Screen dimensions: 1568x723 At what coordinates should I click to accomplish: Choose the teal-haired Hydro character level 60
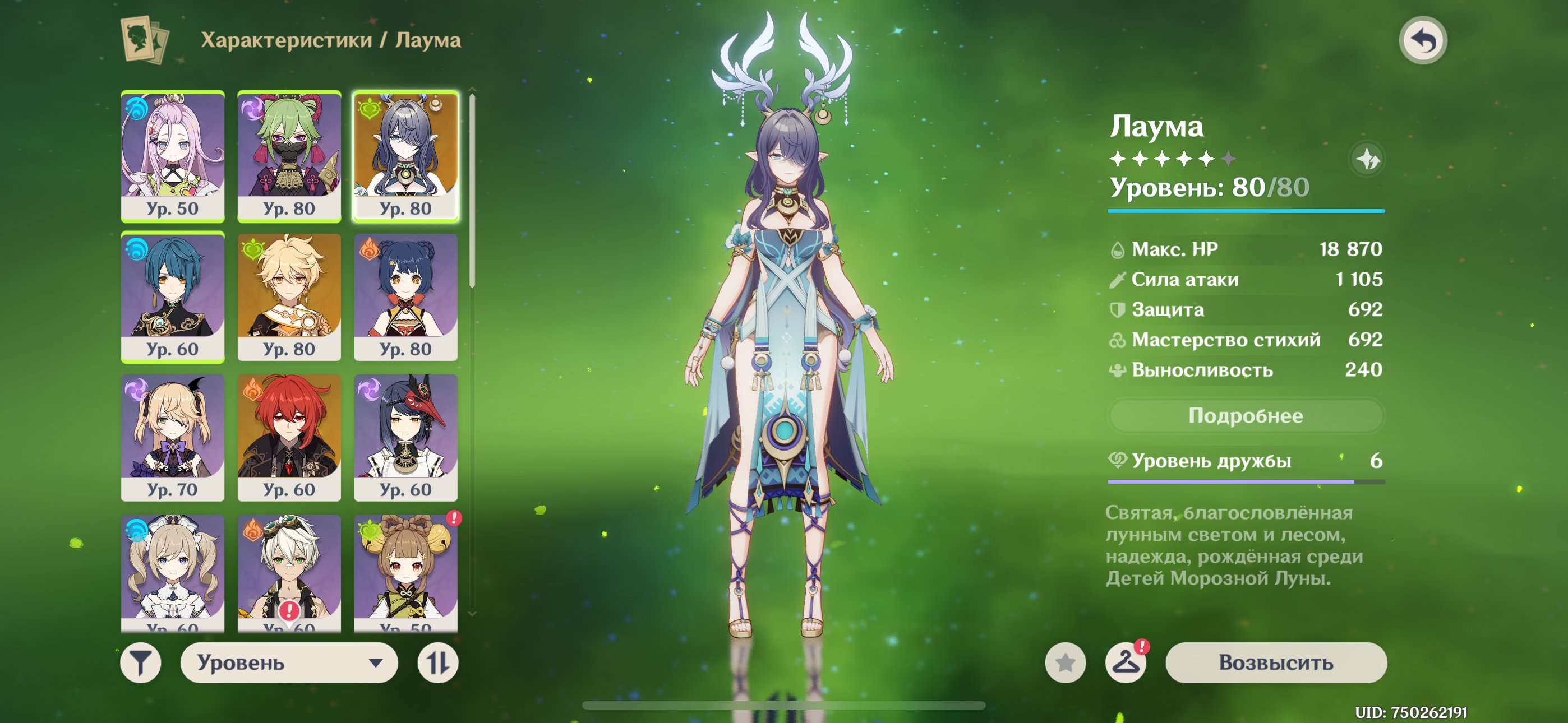coord(173,297)
